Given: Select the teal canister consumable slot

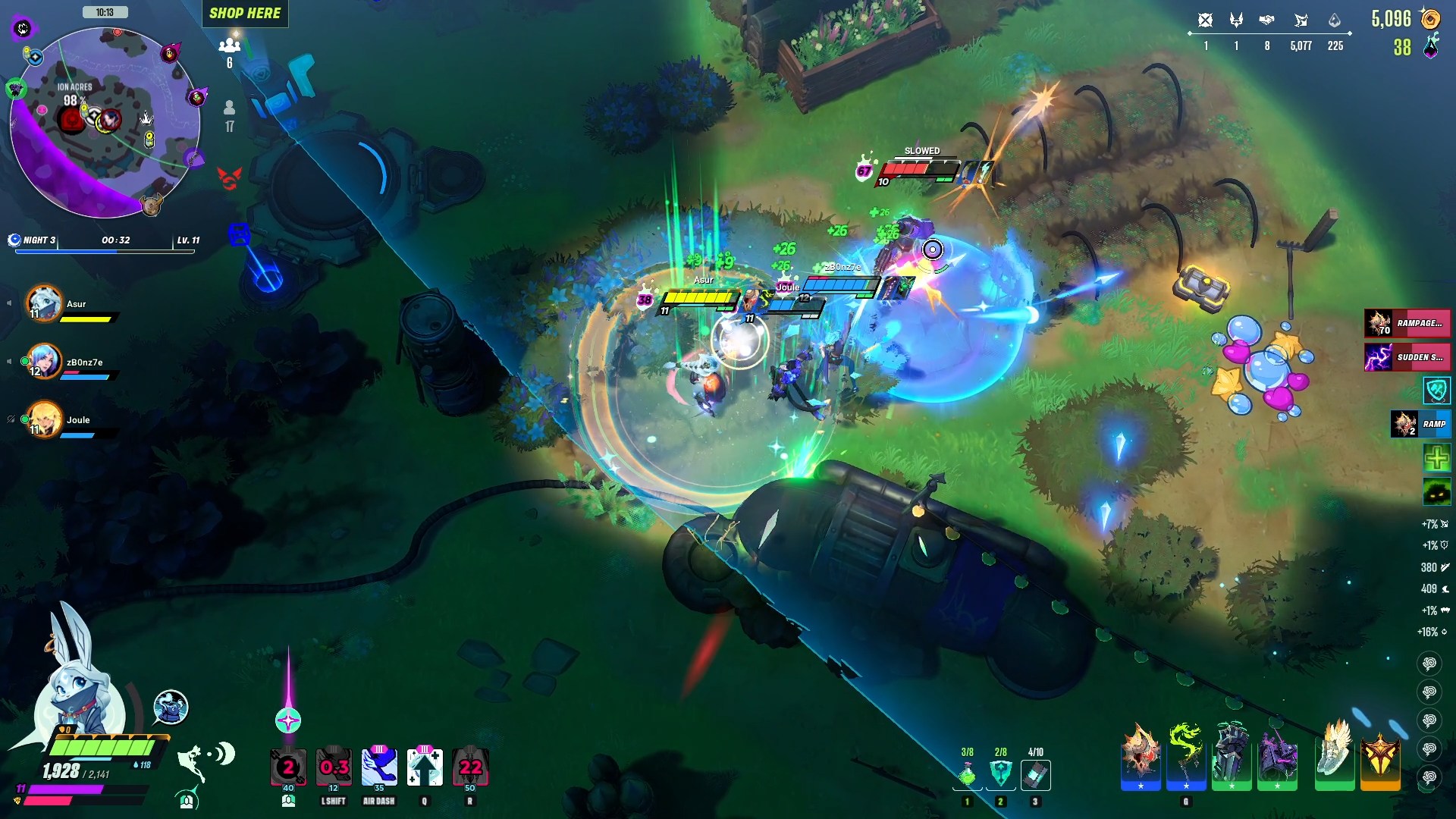Looking at the screenshot, I should [x=1035, y=774].
